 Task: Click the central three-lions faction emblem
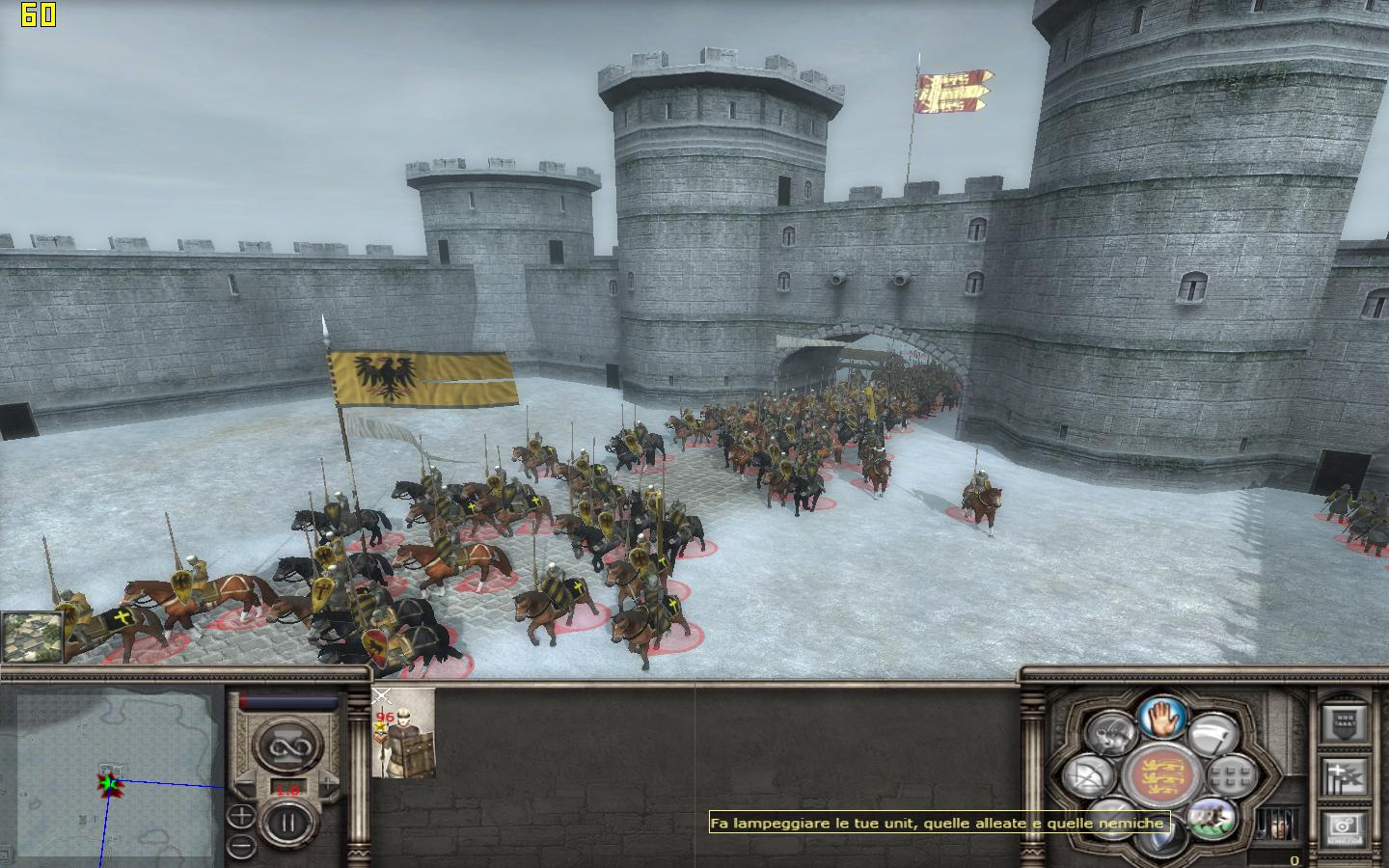1160,775
